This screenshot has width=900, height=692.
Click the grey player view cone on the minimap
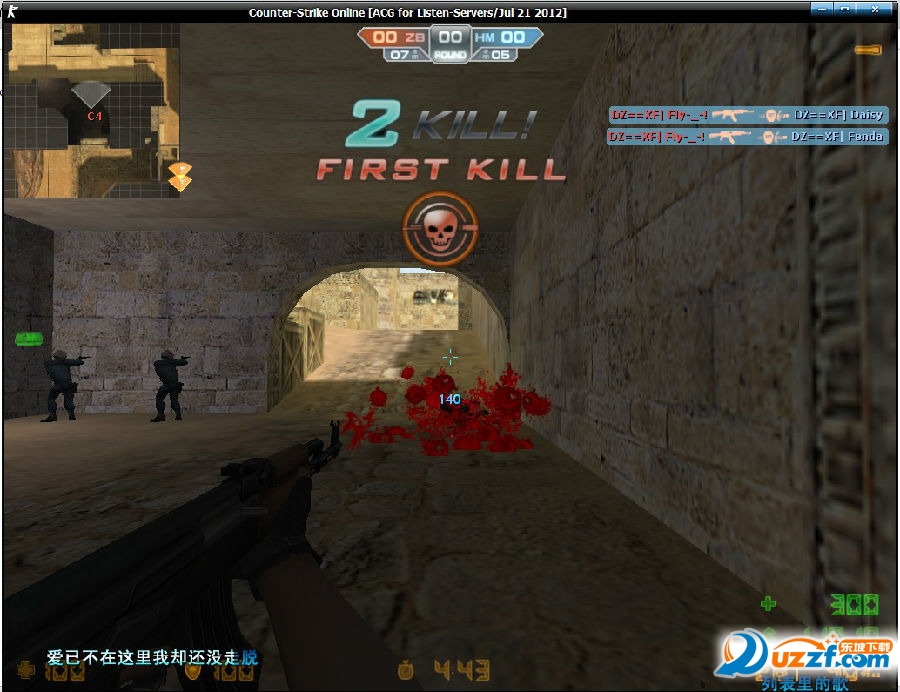tap(91, 95)
